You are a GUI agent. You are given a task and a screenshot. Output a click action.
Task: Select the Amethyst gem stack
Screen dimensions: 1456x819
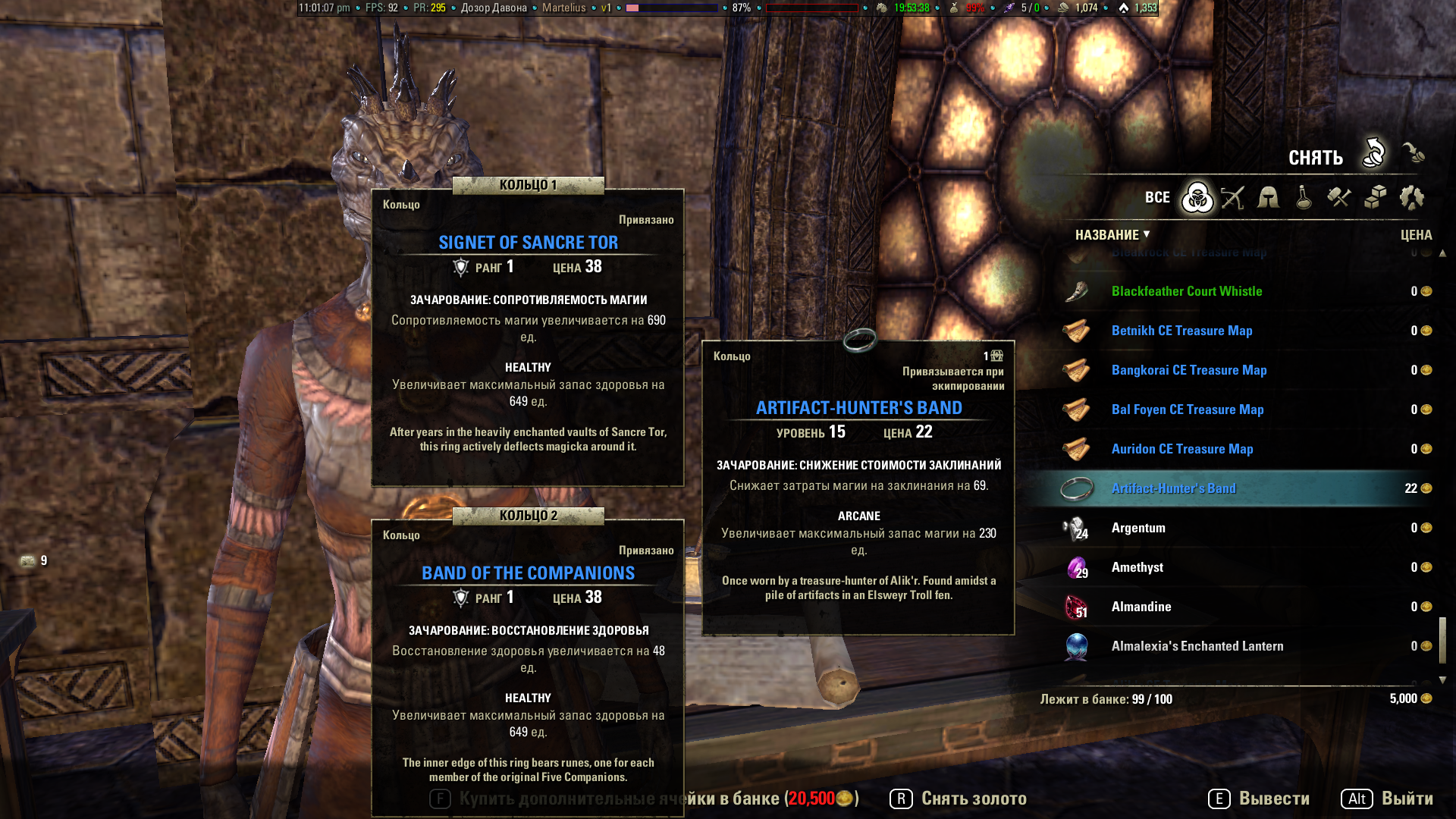[x=1137, y=567]
